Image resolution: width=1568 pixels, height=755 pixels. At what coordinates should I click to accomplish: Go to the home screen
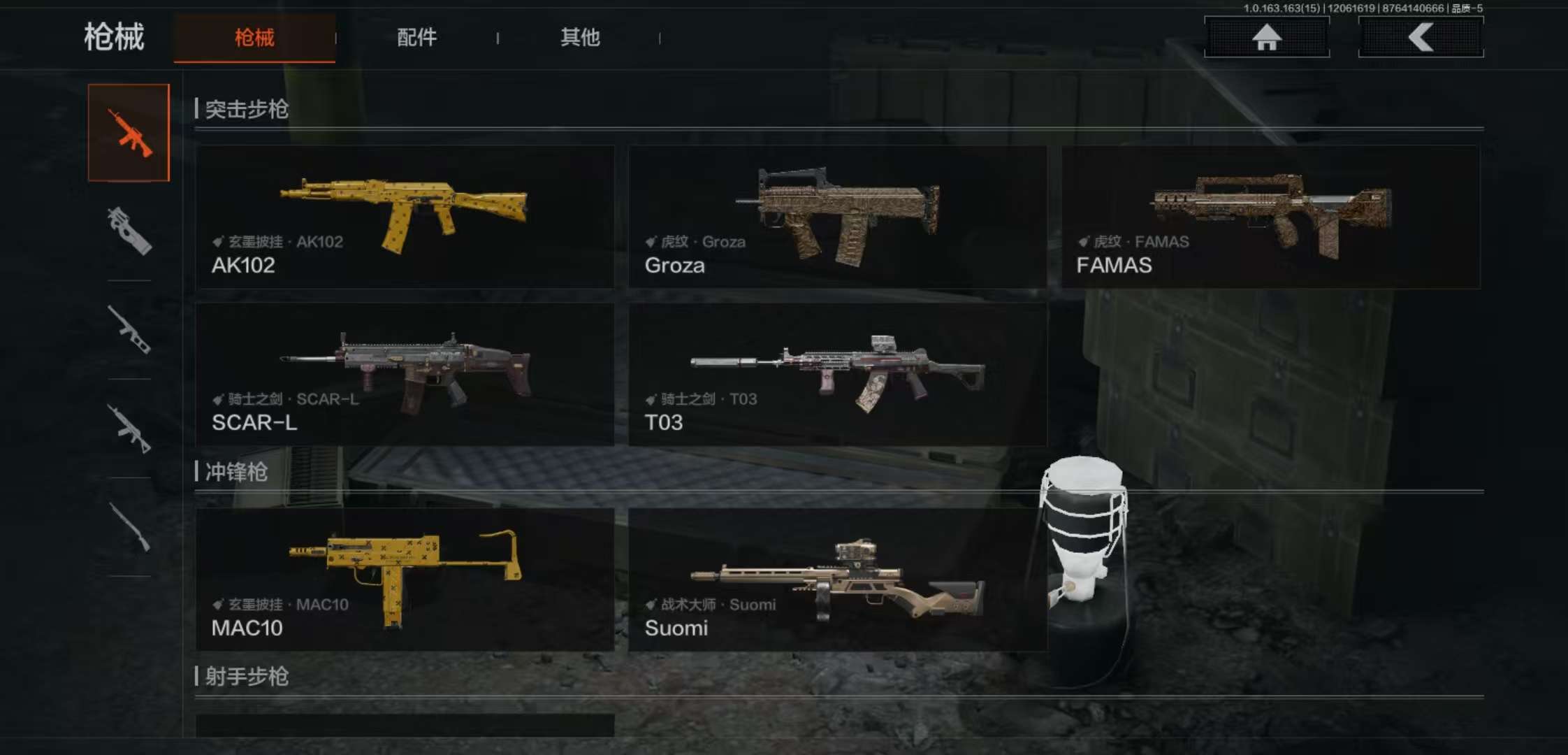tap(1266, 37)
